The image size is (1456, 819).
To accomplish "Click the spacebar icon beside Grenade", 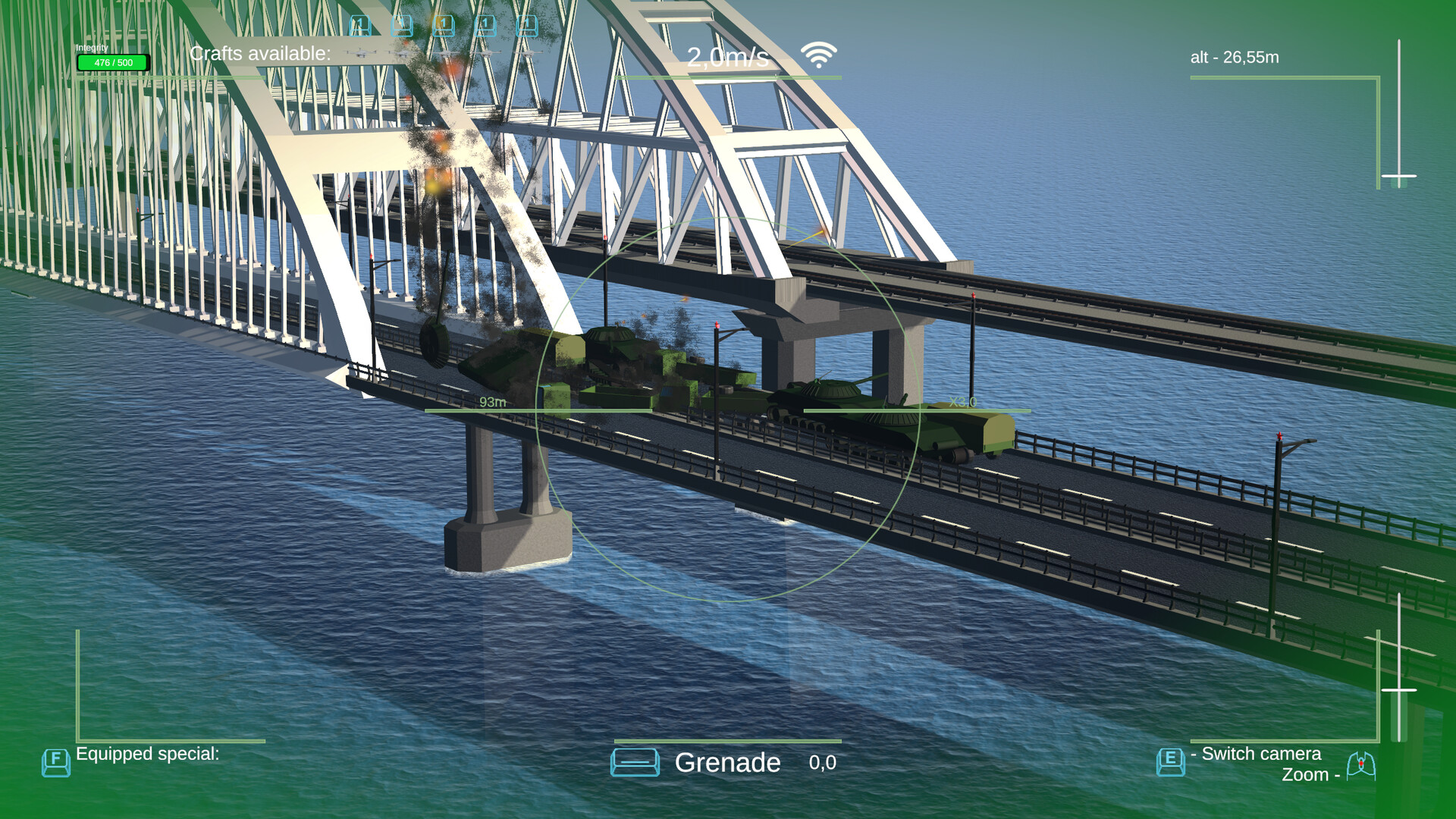I will point(635,762).
